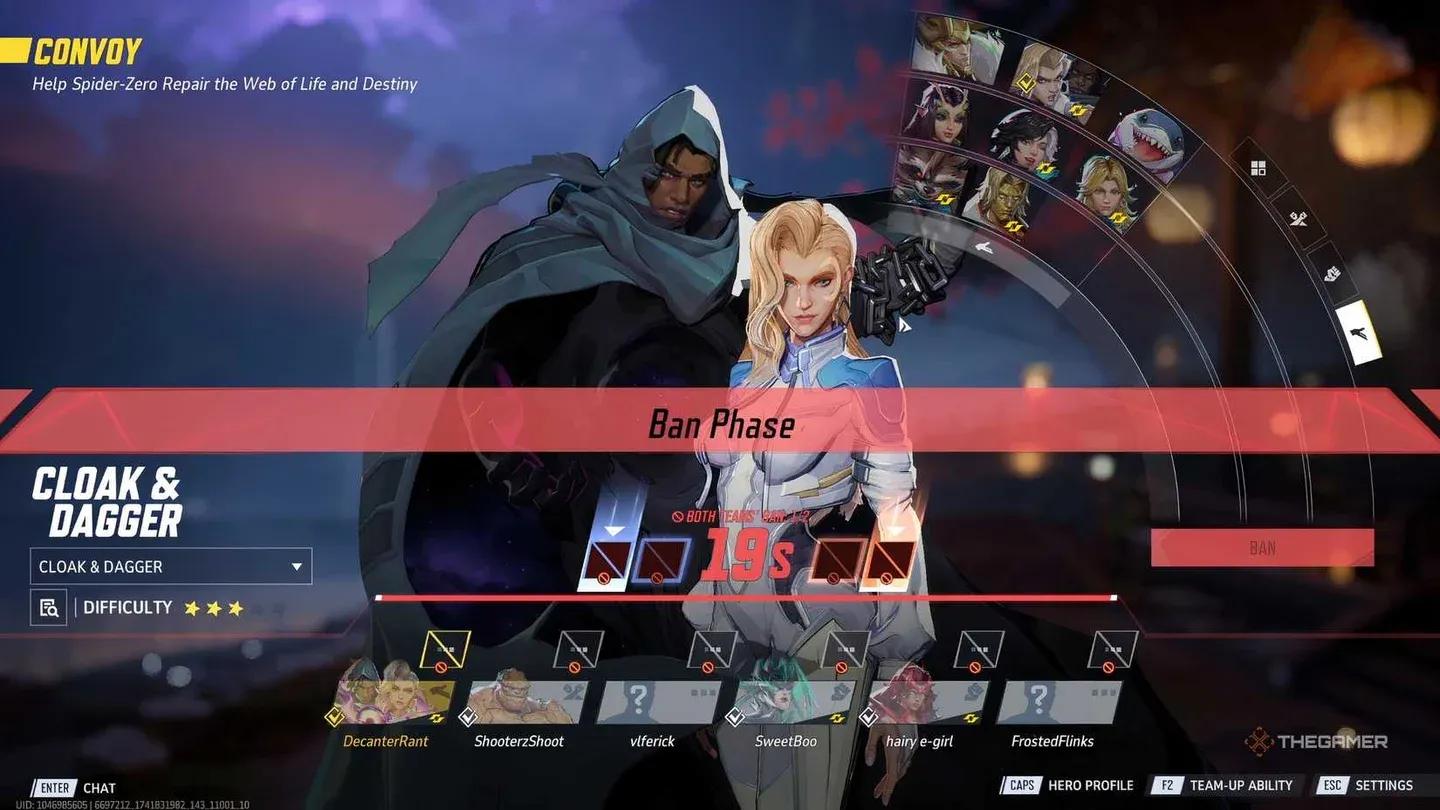The height and width of the screenshot is (810, 1440).
Task: Select the Strategist role filter icon
Action: pos(1357,333)
